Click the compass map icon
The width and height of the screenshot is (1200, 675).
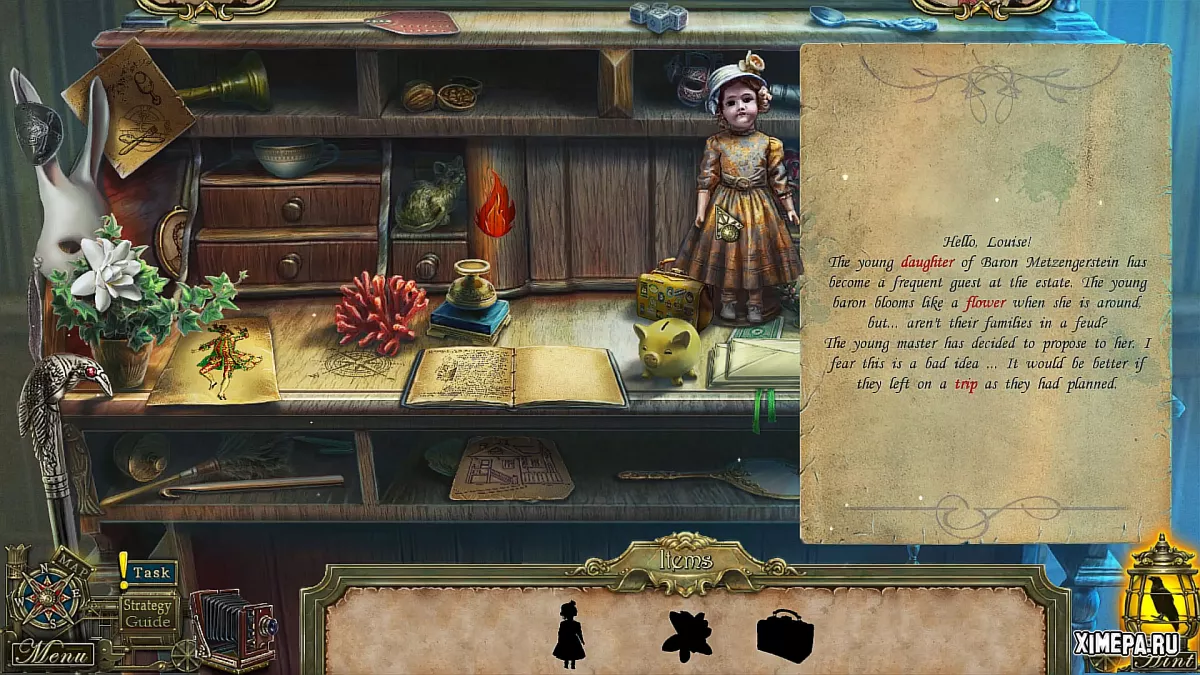tap(47, 597)
